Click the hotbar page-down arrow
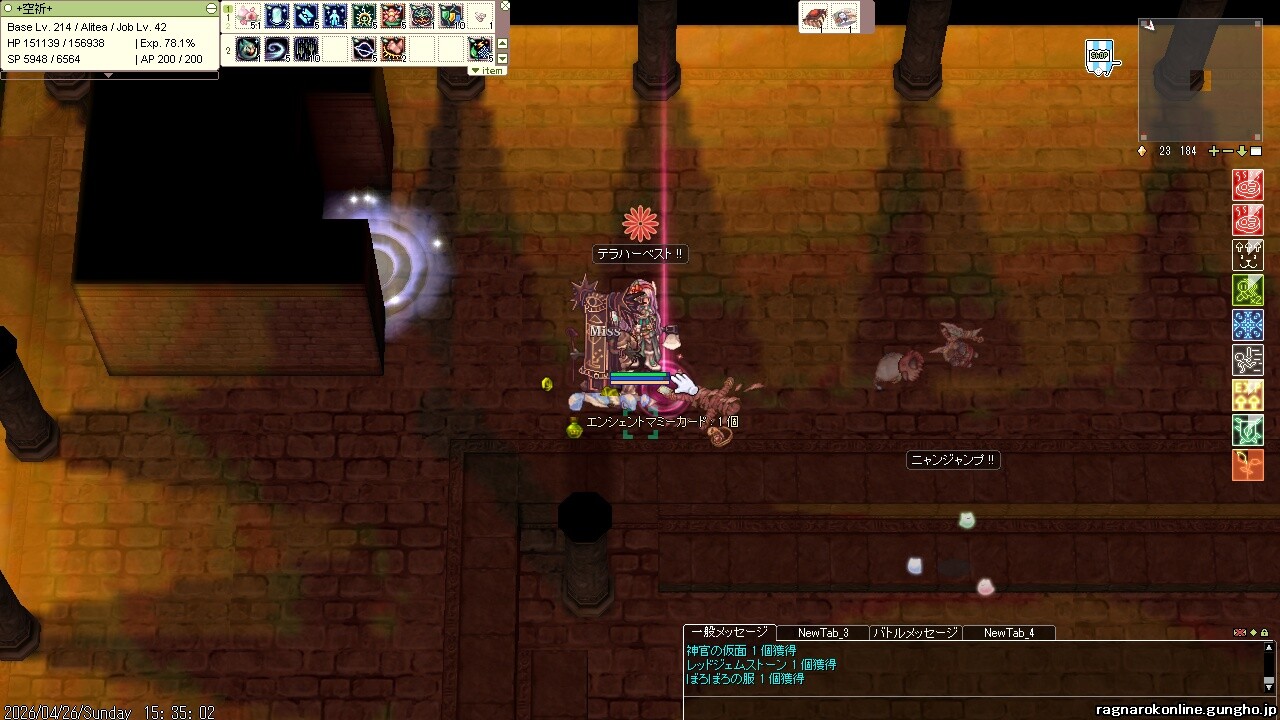Image resolution: width=1280 pixels, height=720 pixels. [503, 59]
